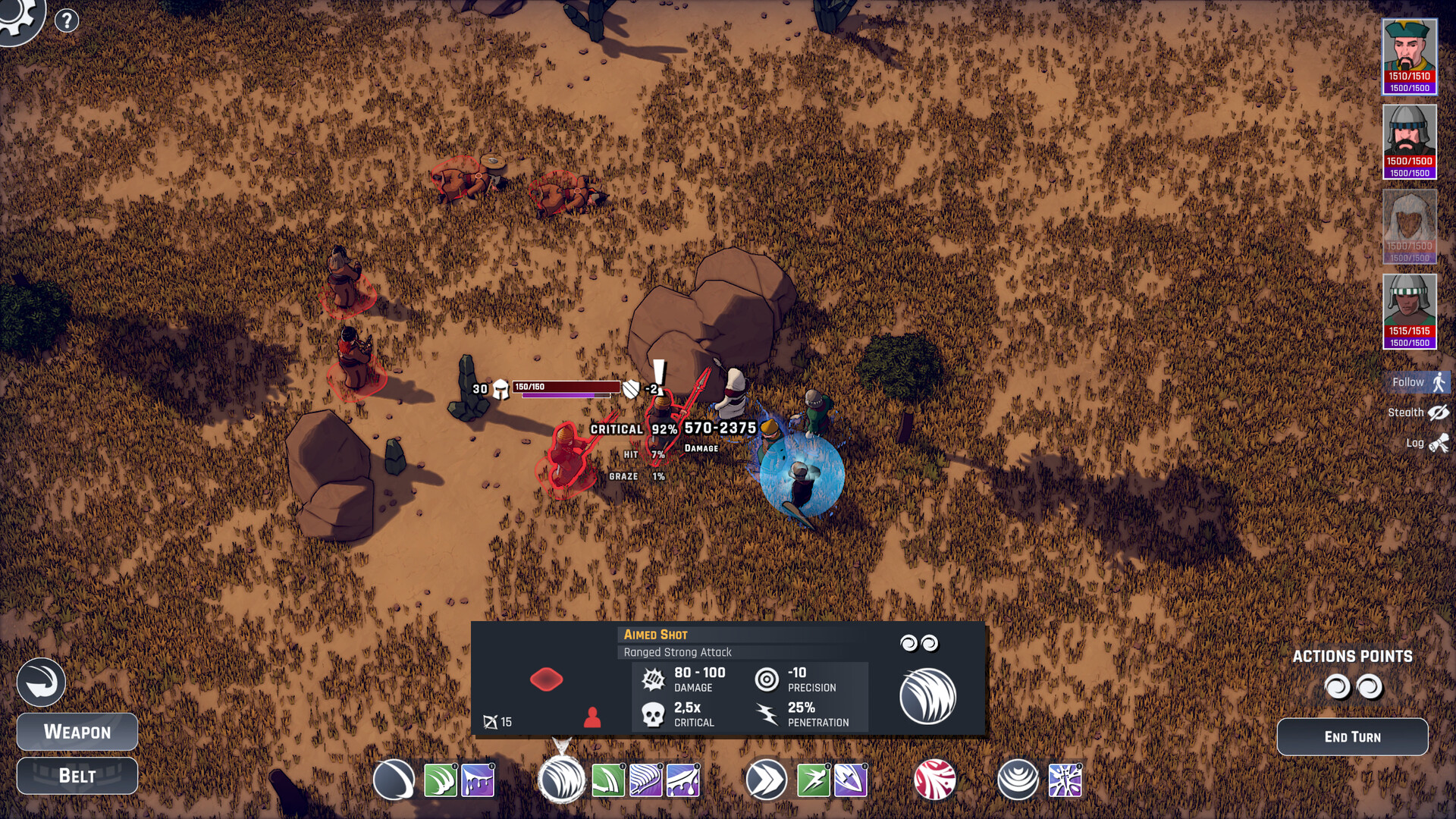Image resolution: width=1456 pixels, height=819 pixels.
Task: Click the settings gear in top-left corner
Action: tap(17, 15)
